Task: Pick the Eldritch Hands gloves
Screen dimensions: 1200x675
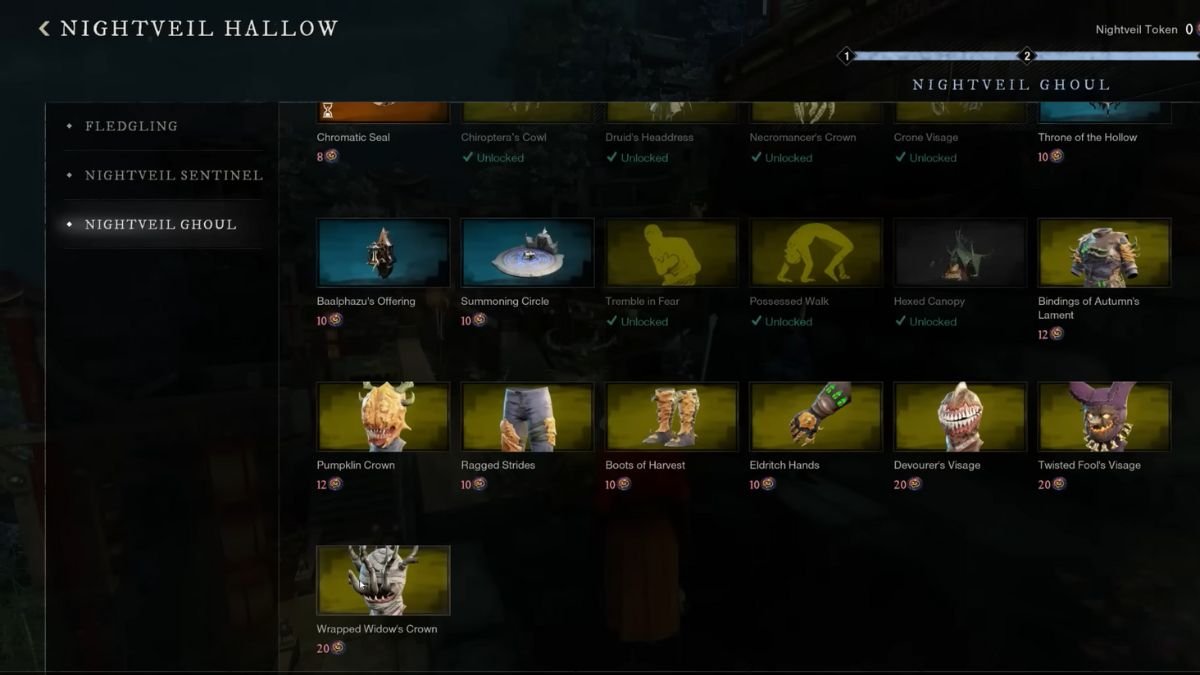Action: click(x=815, y=417)
